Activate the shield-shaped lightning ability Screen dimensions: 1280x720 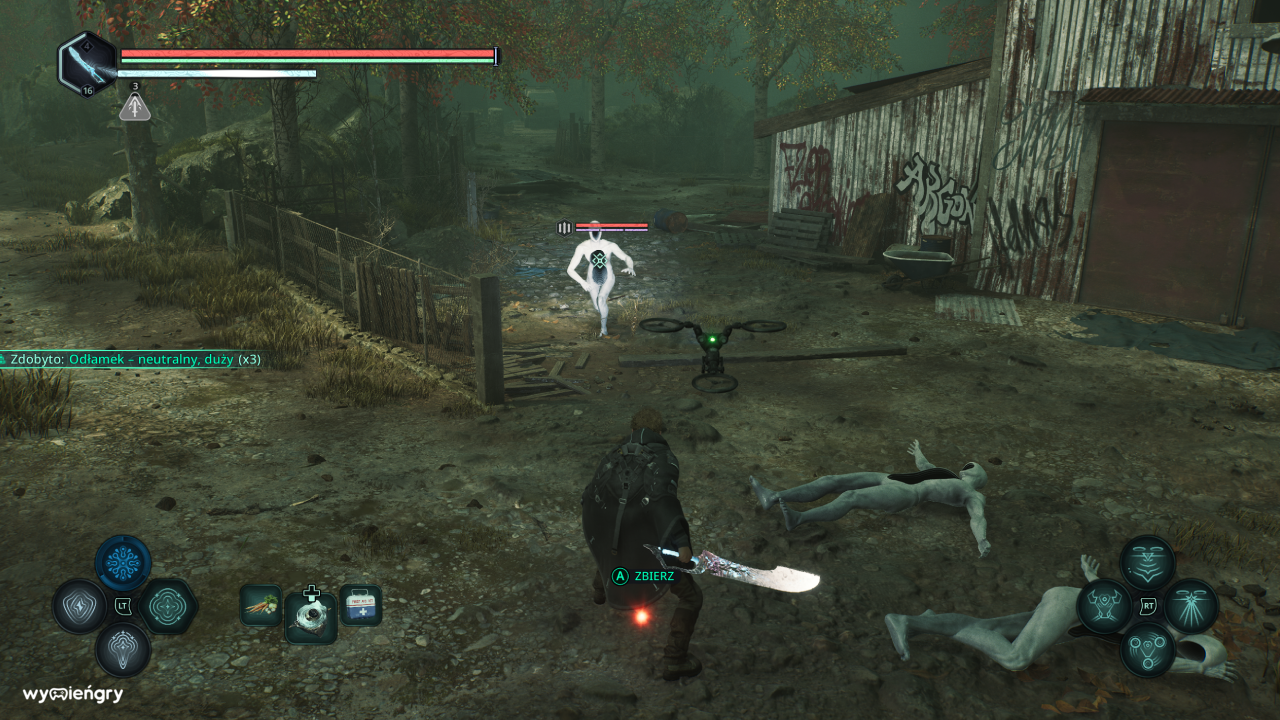[80, 606]
